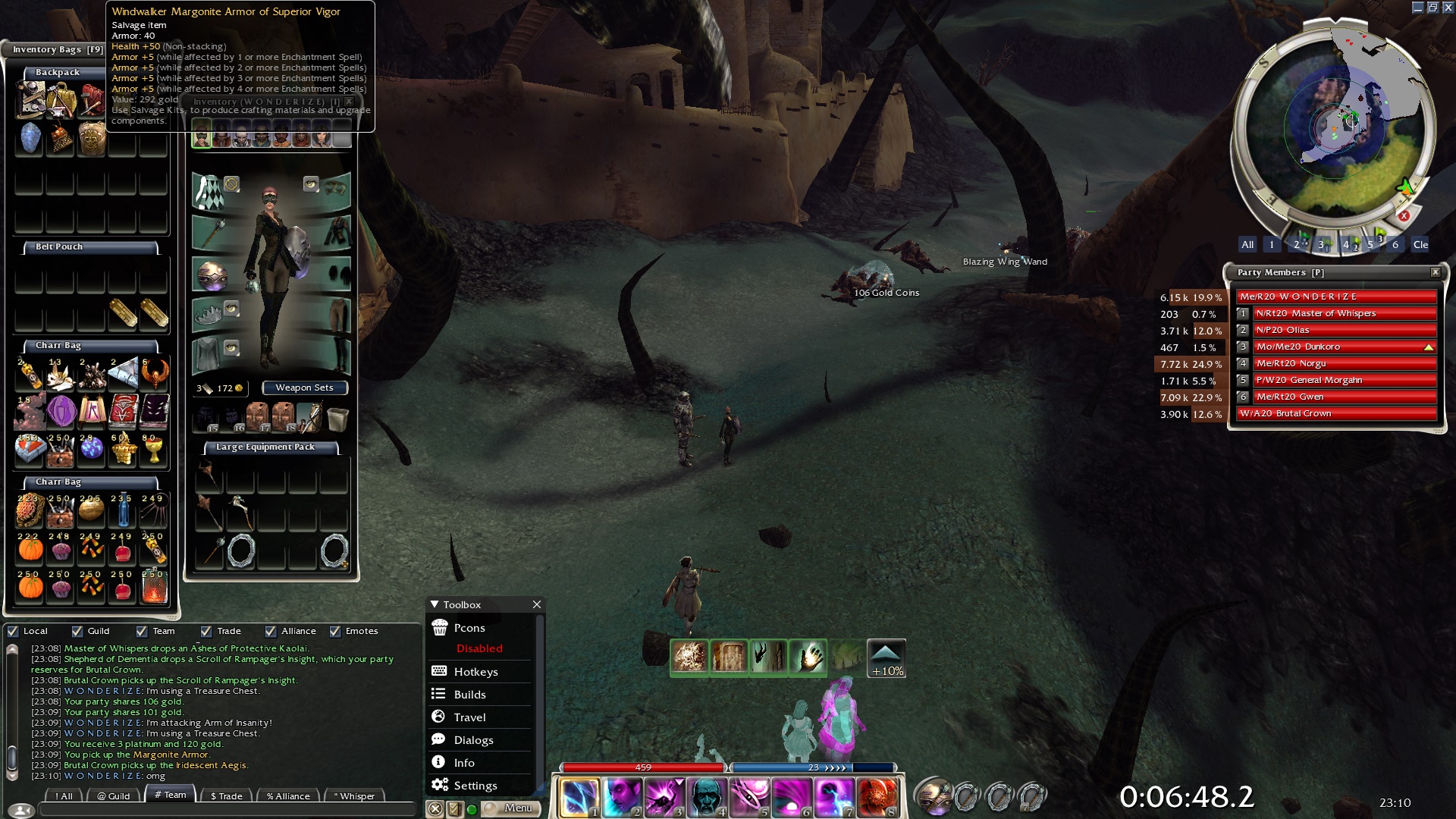Open the Travel toolbox entry
The height and width of the screenshot is (819, 1456).
(x=469, y=717)
